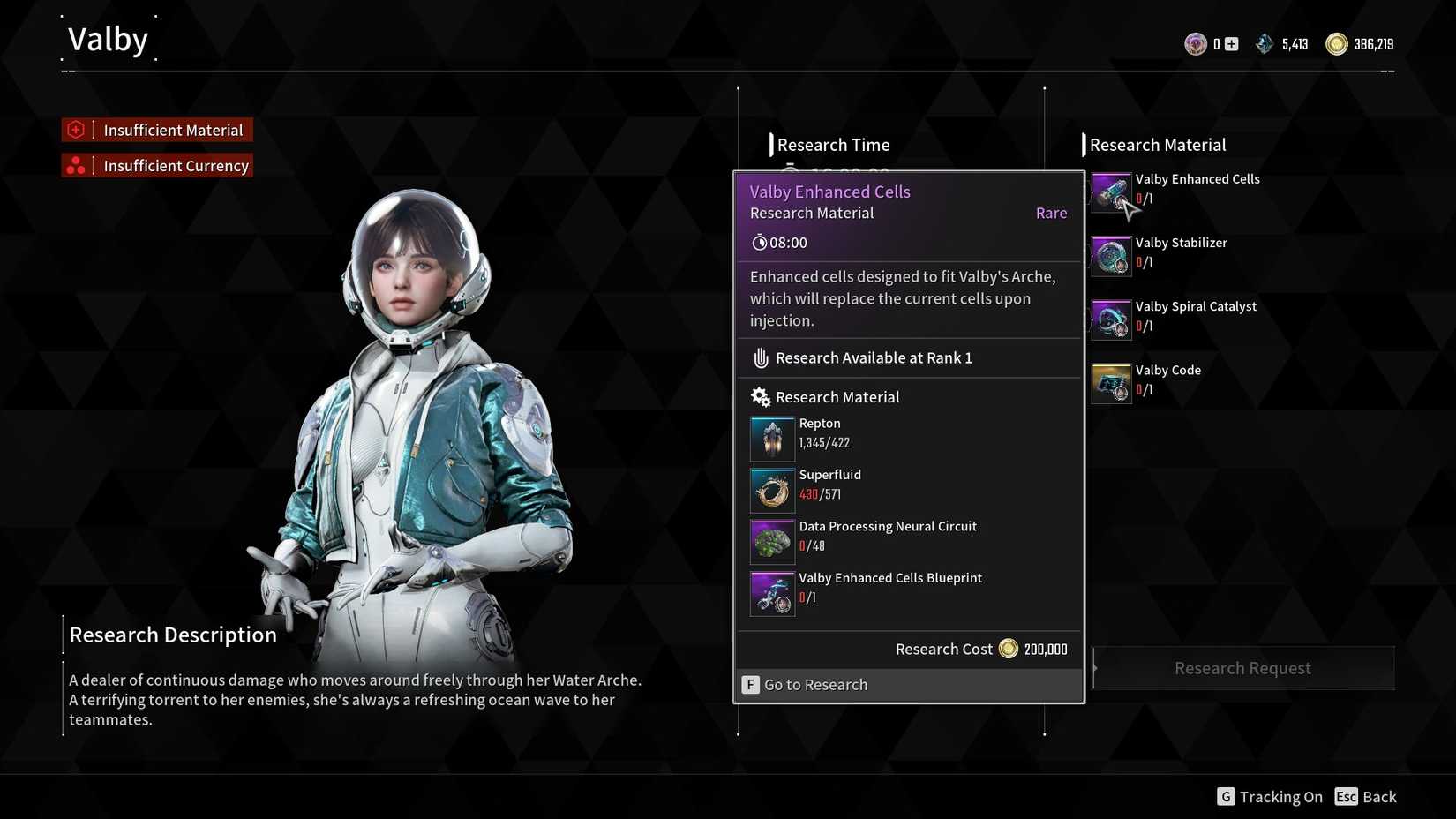Click the Superfluid material icon
This screenshot has width=1456, height=819.
point(771,489)
